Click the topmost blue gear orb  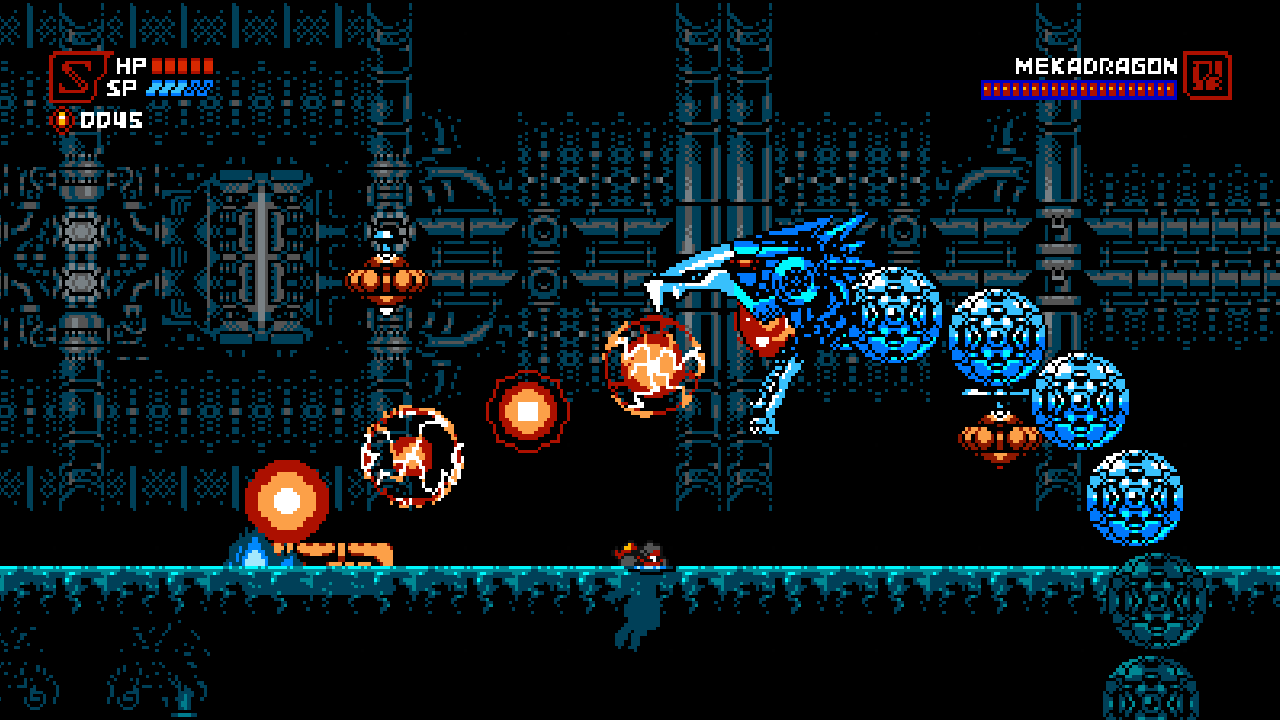click(895, 315)
